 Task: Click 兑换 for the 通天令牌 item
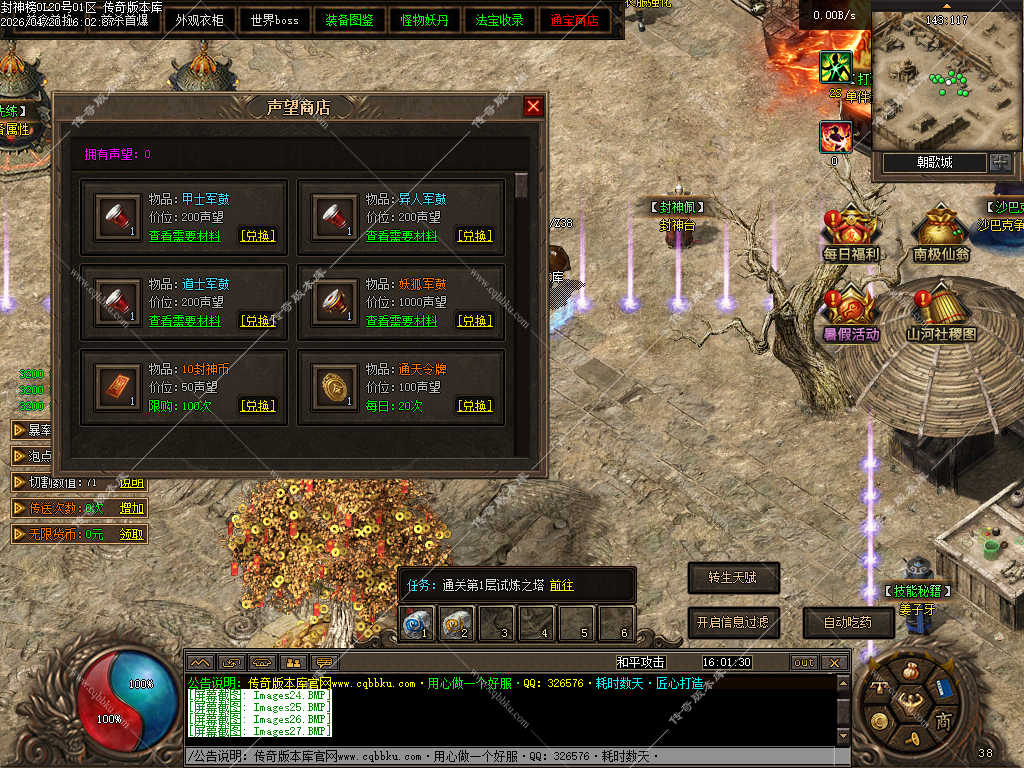pyautogui.click(x=475, y=407)
